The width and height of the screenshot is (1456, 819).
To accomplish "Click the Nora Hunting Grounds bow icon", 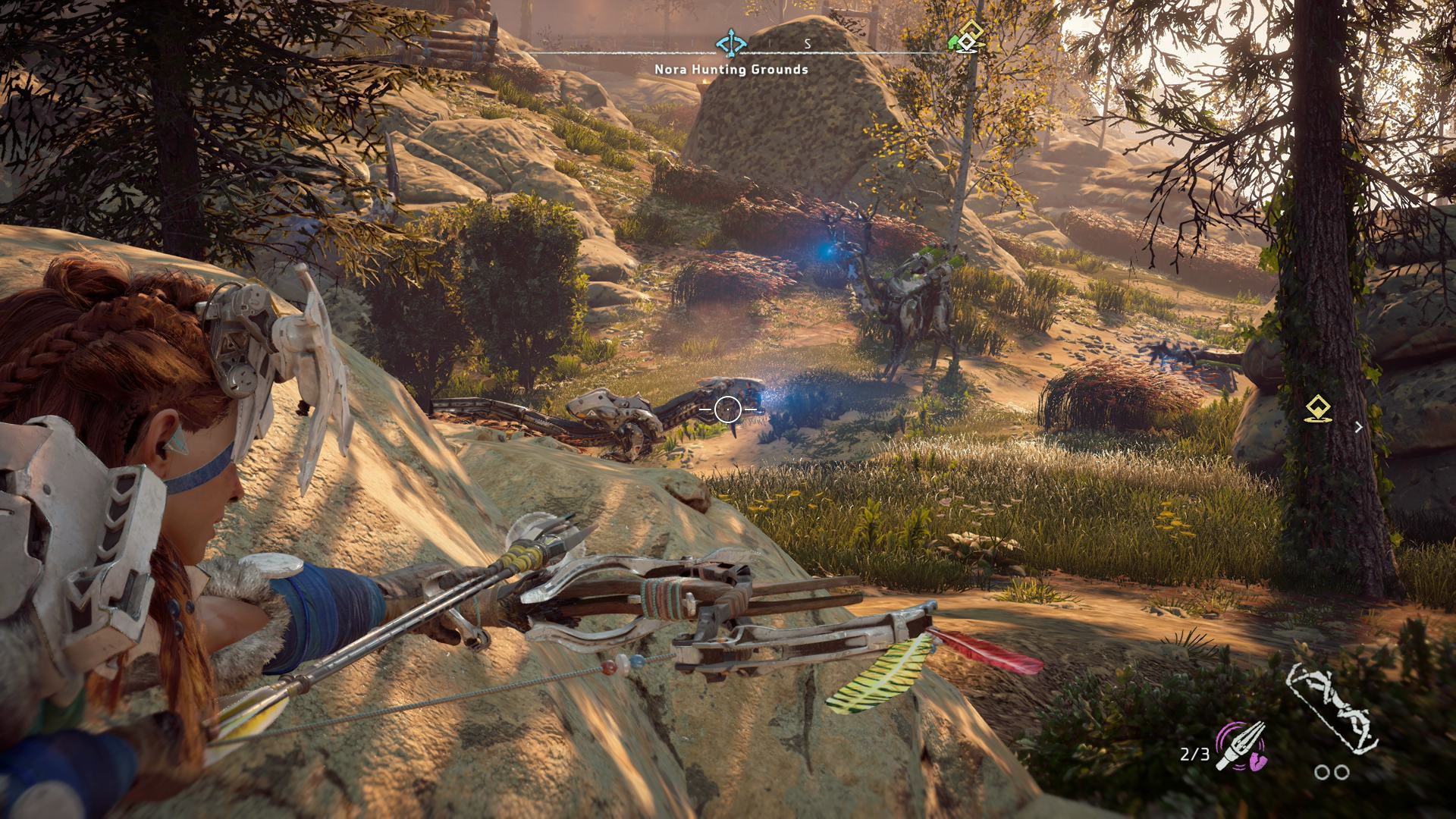I will point(730,43).
